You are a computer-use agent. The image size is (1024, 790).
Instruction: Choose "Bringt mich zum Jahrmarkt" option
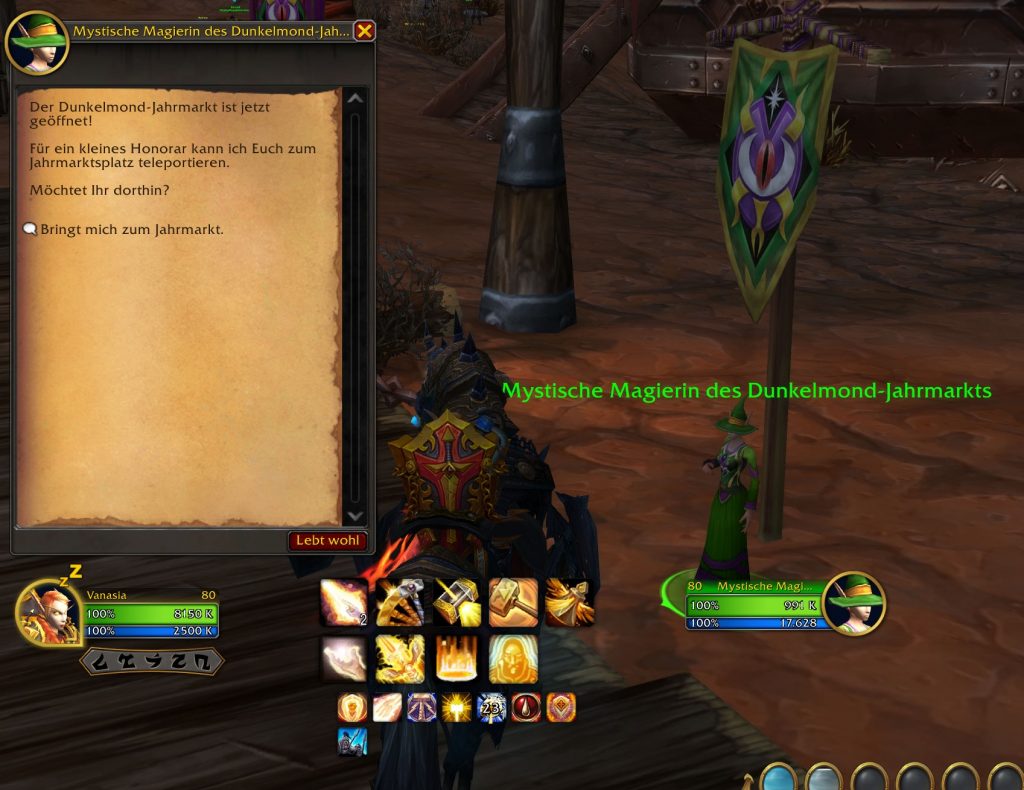tap(132, 230)
